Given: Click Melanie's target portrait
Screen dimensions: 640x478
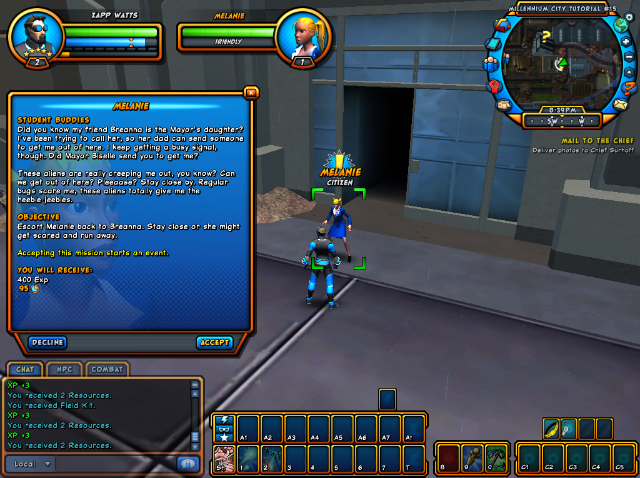Looking at the screenshot, I should (x=302, y=35).
